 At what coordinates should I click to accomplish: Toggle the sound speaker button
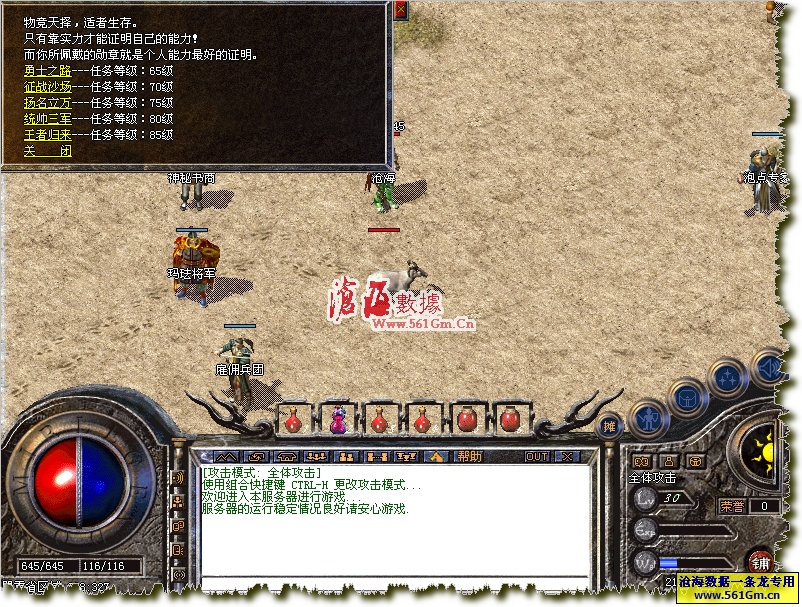(770, 367)
